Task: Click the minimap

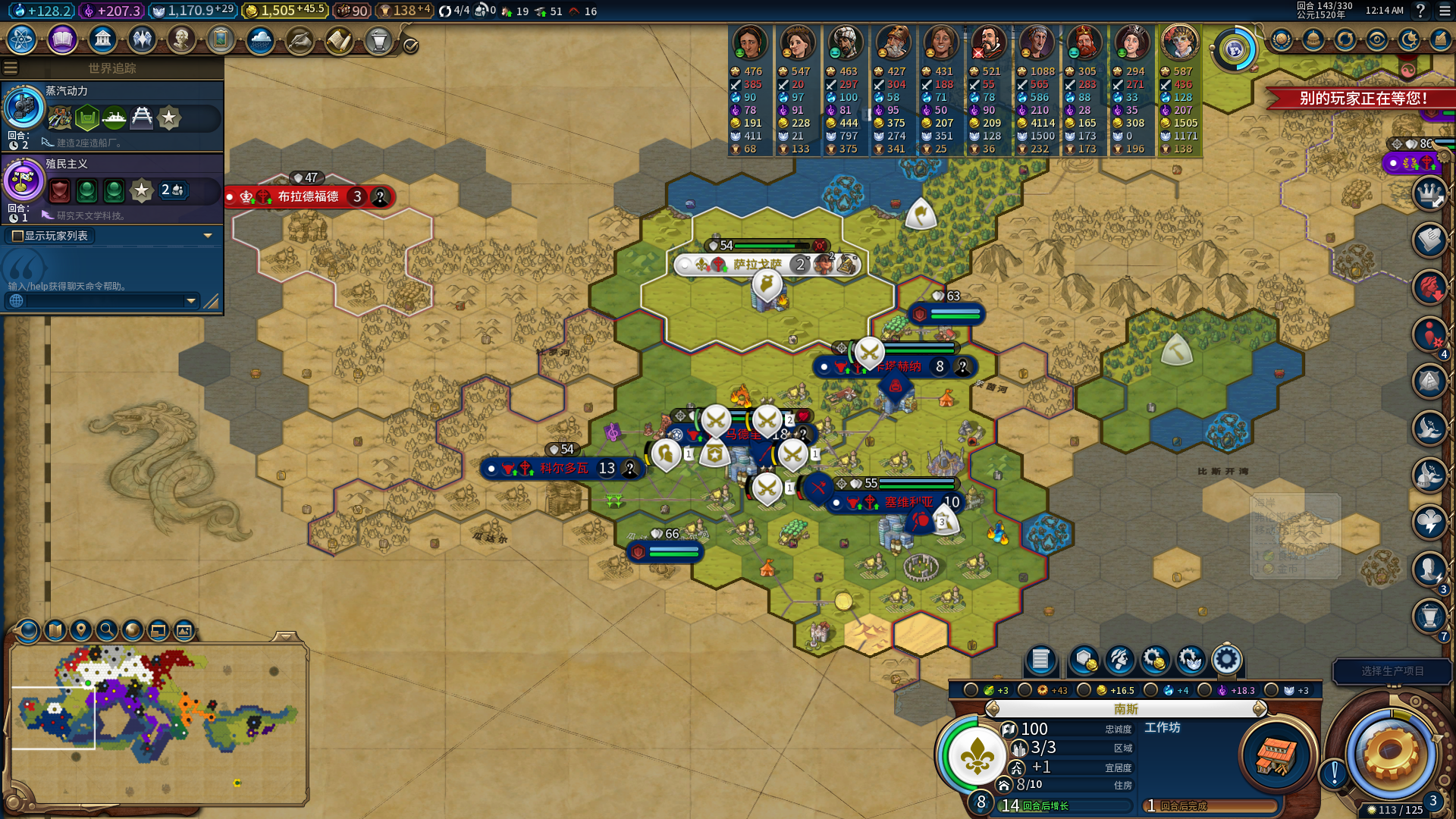Action: (158, 722)
